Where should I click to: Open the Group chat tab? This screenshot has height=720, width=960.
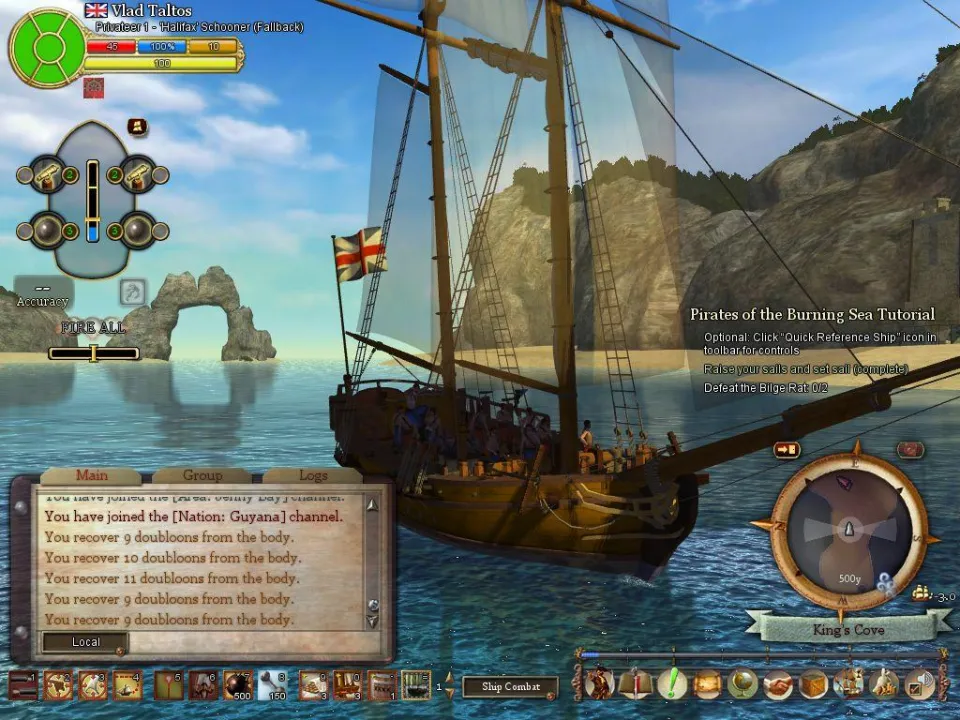point(202,476)
